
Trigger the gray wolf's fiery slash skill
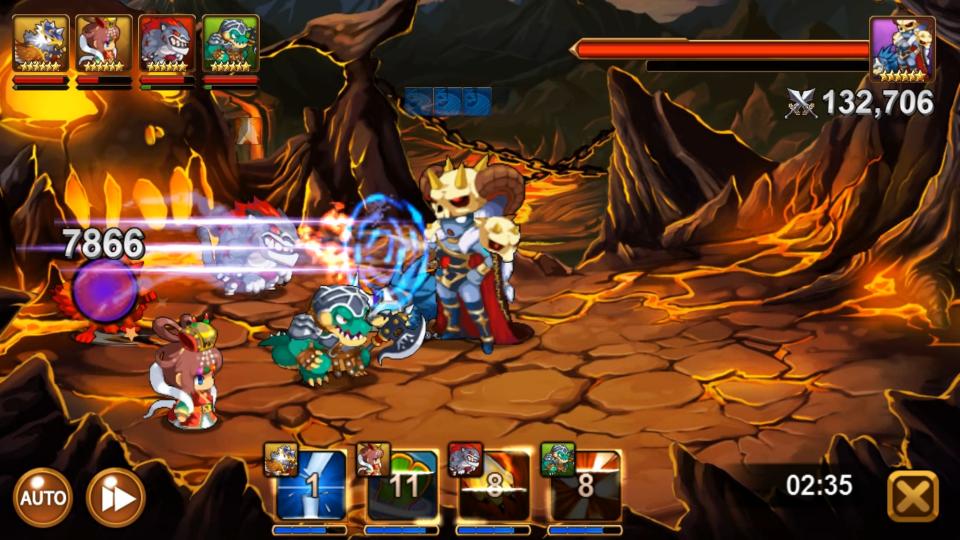[494, 487]
